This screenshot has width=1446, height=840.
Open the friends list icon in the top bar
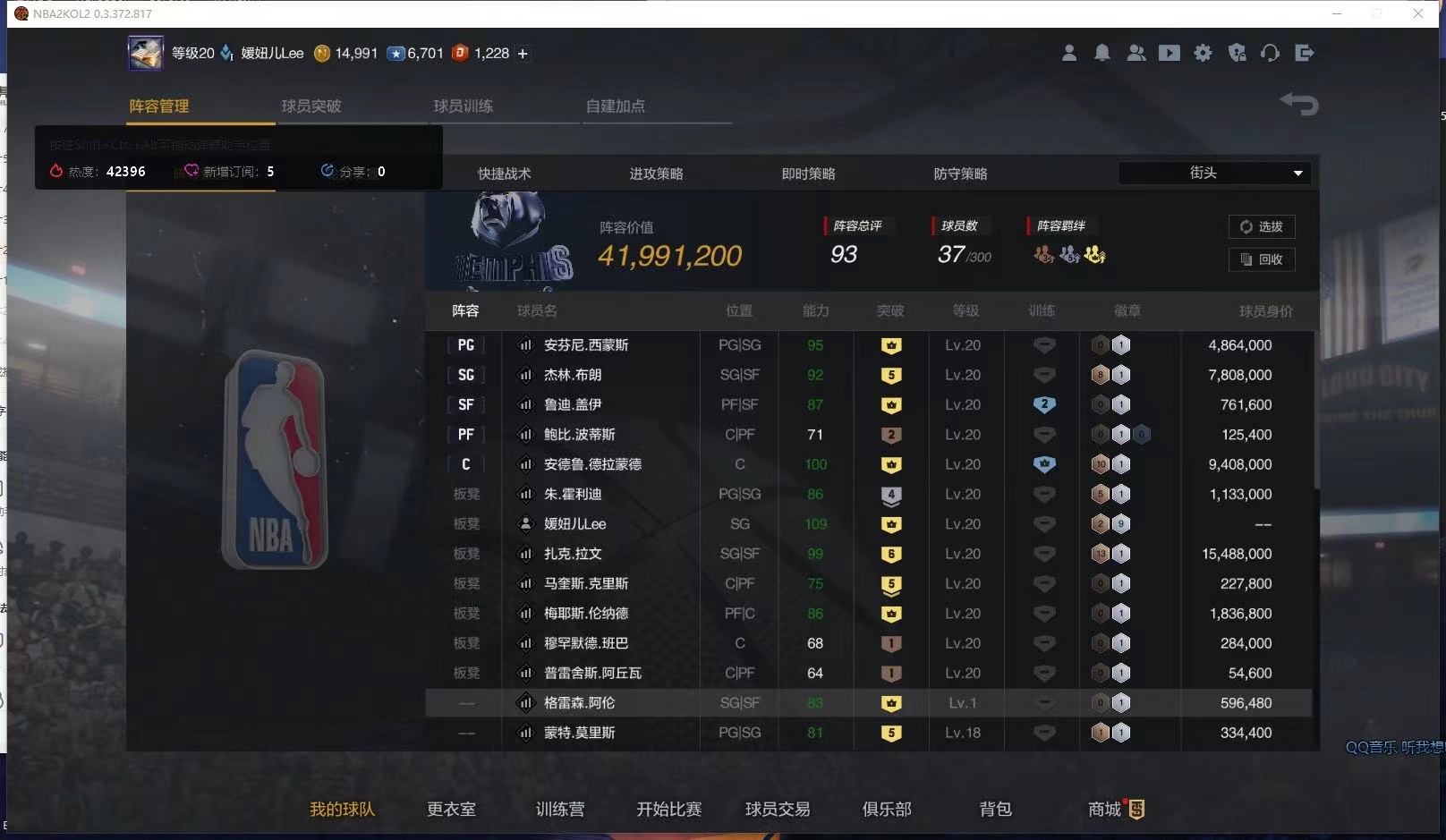(x=1136, y=53)
